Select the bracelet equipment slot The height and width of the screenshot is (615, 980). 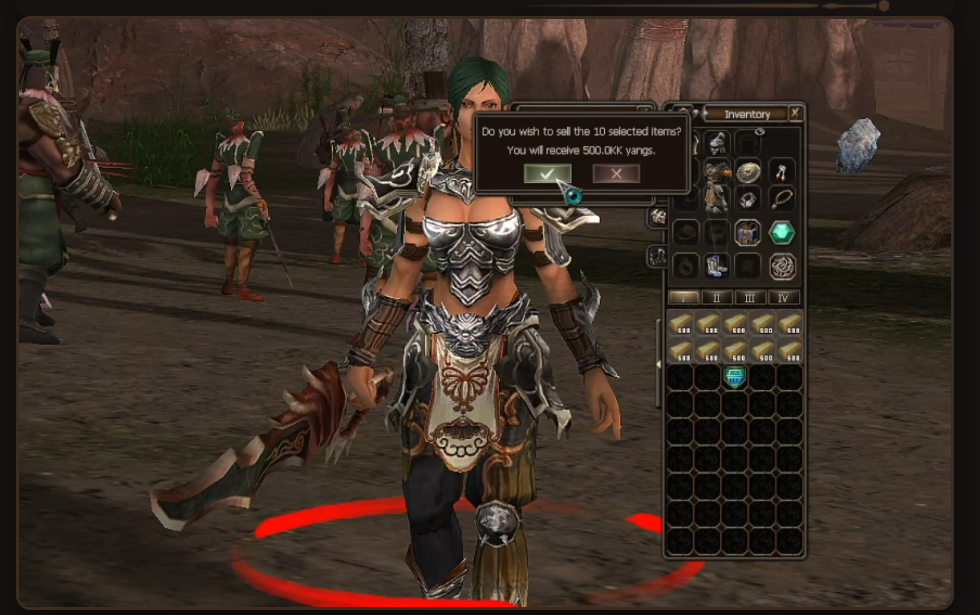[x=748, y=199]
